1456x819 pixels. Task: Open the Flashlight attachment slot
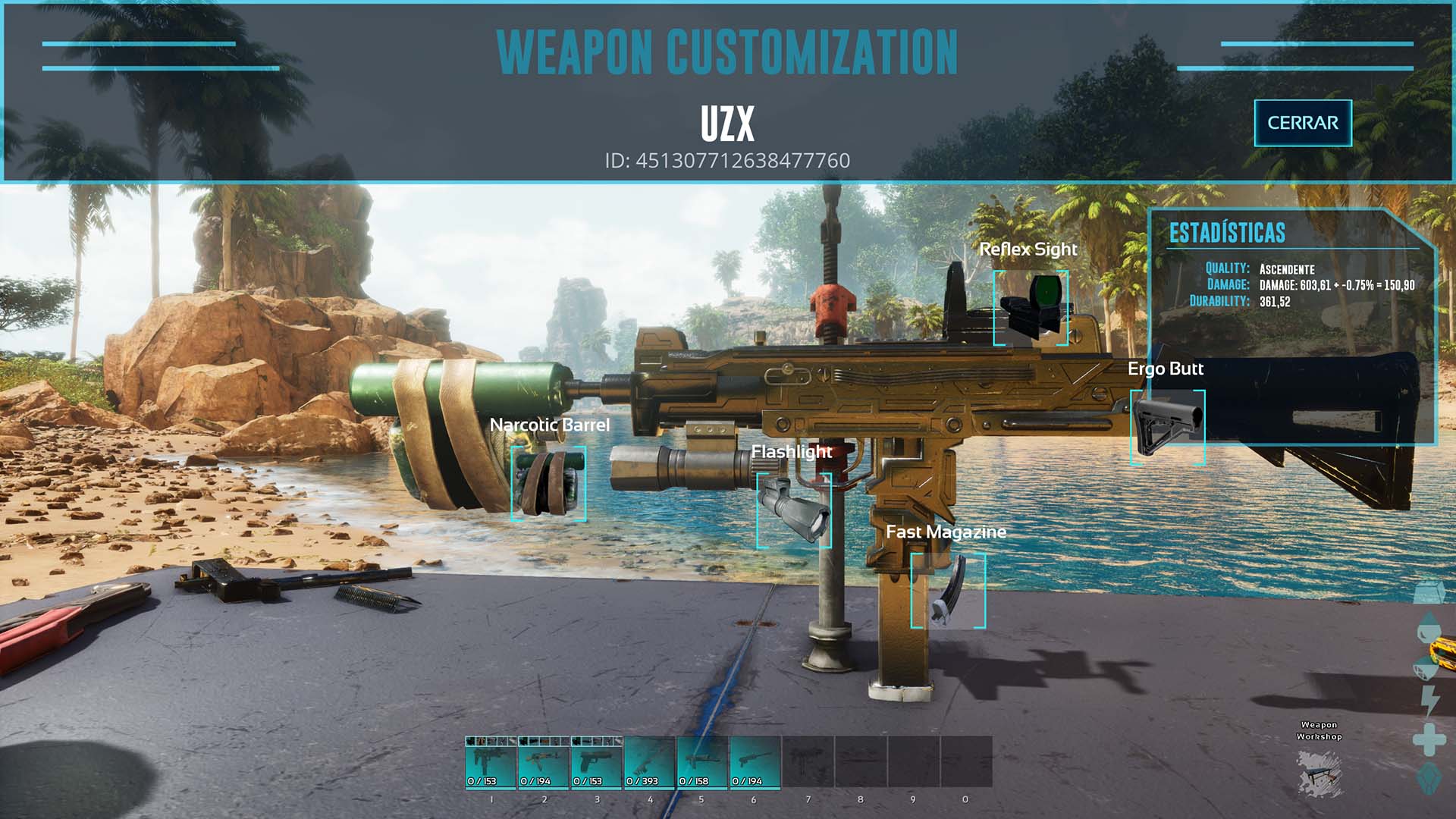(793, 510)
